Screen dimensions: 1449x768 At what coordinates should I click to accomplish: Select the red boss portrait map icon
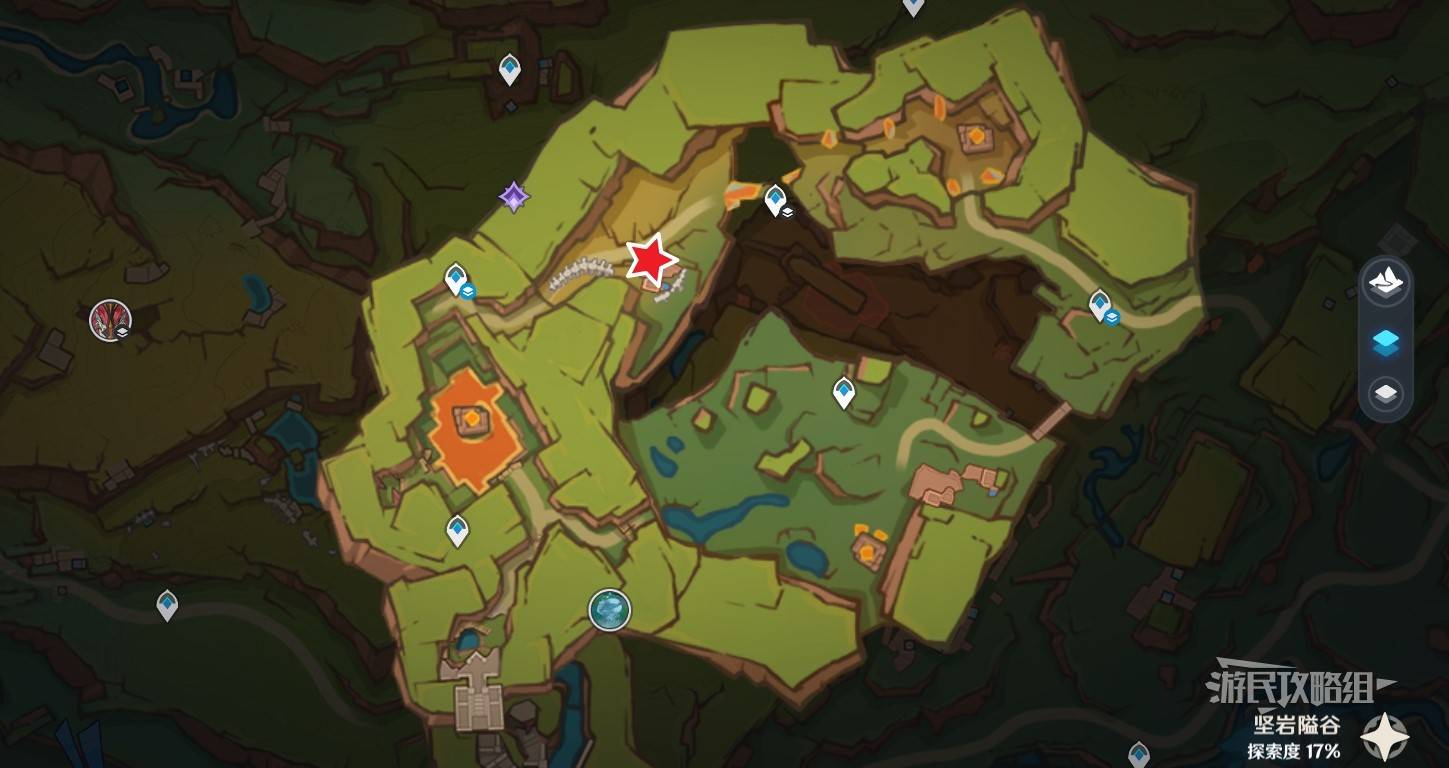[x=109, y=320]
